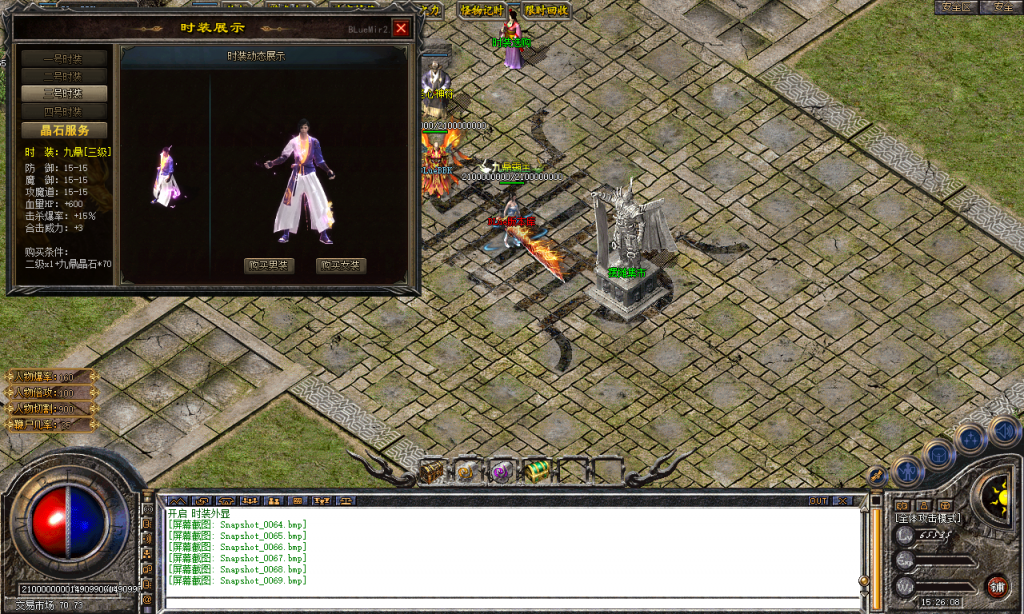This screenshot has height=614, width=1024.
Task: Switch to the 三号时装 outfit
Action: (64, 93)
